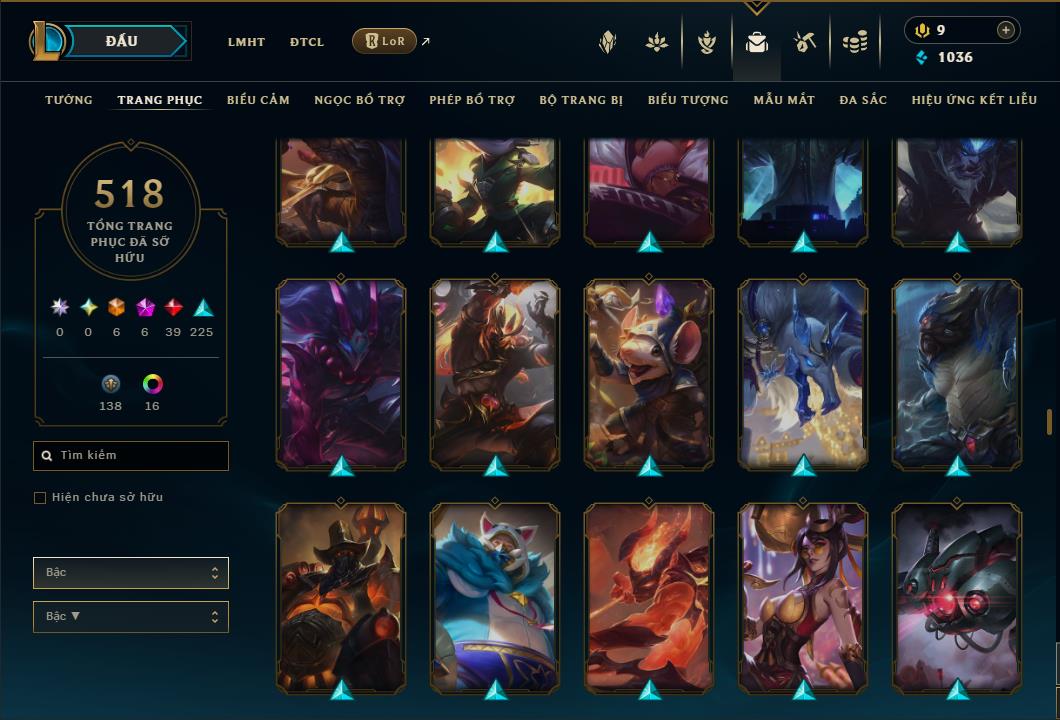Show the BIỂU TƯỢNG icons tab
The width and height of the screenshot is (1060, 720).
688,100
